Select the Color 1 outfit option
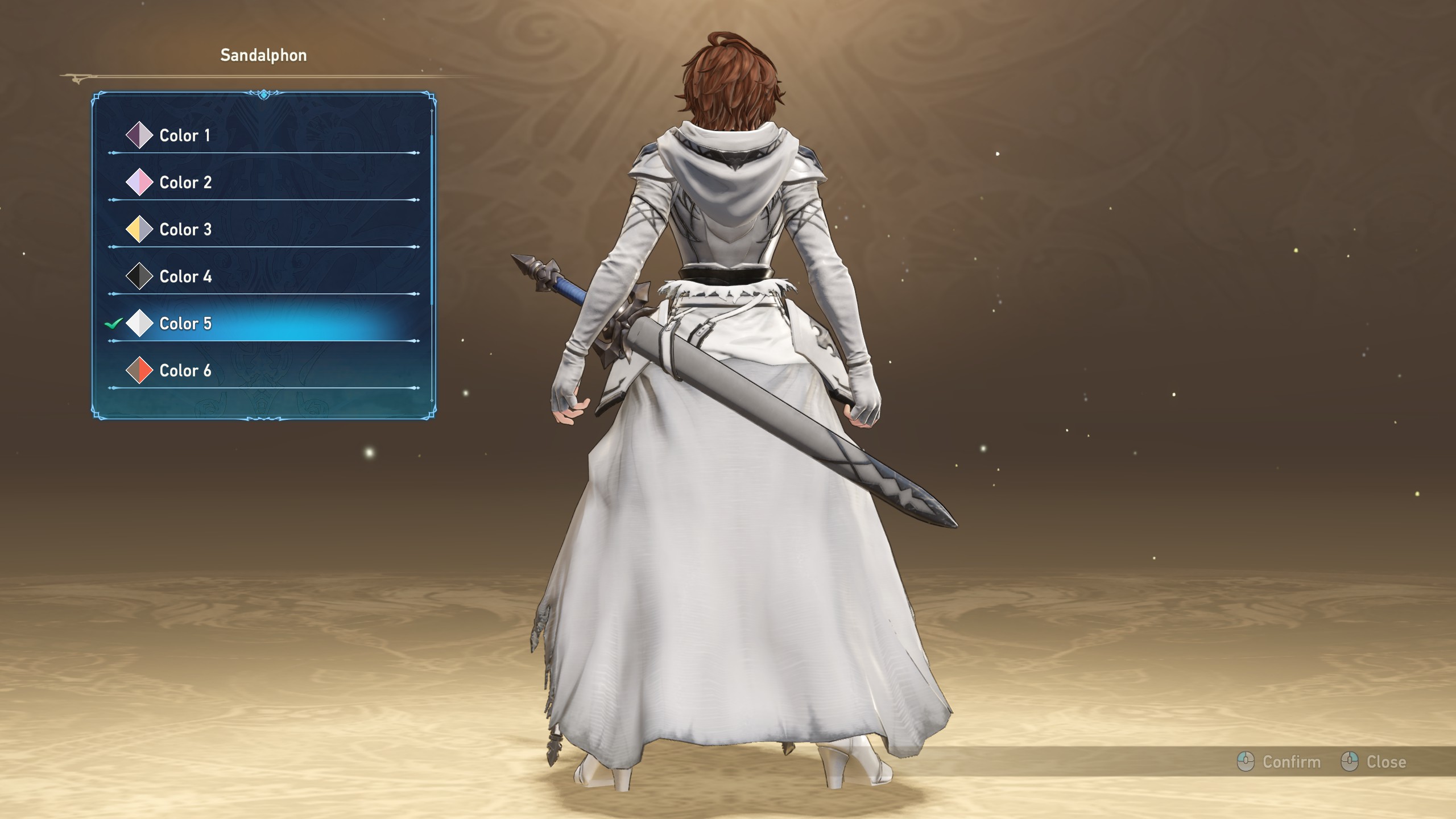The height and width of the screenshot is (819, 1456). pos(185,135)
